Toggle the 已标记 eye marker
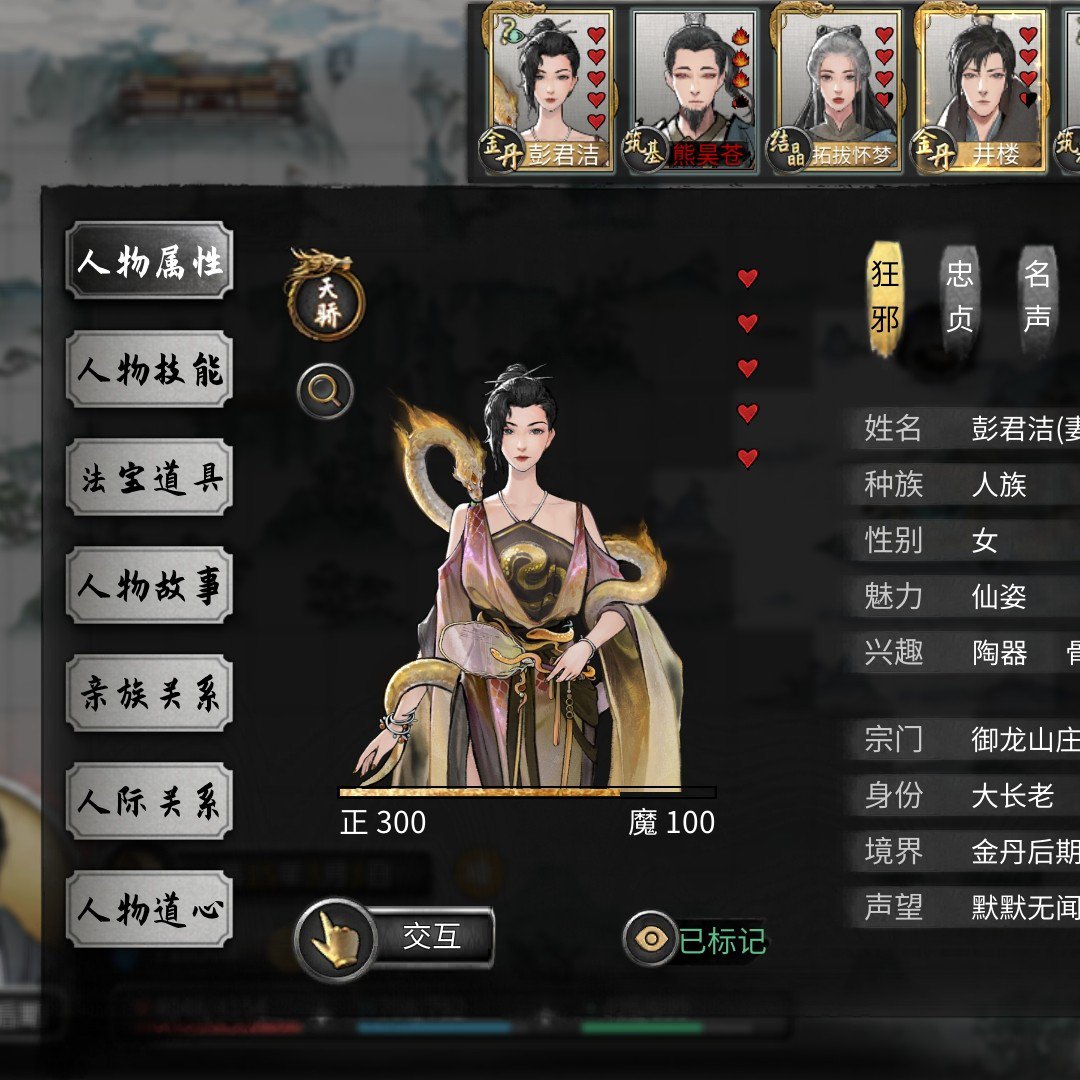Viewport: 1080px width, 1080px height. [x=696, y=940]
